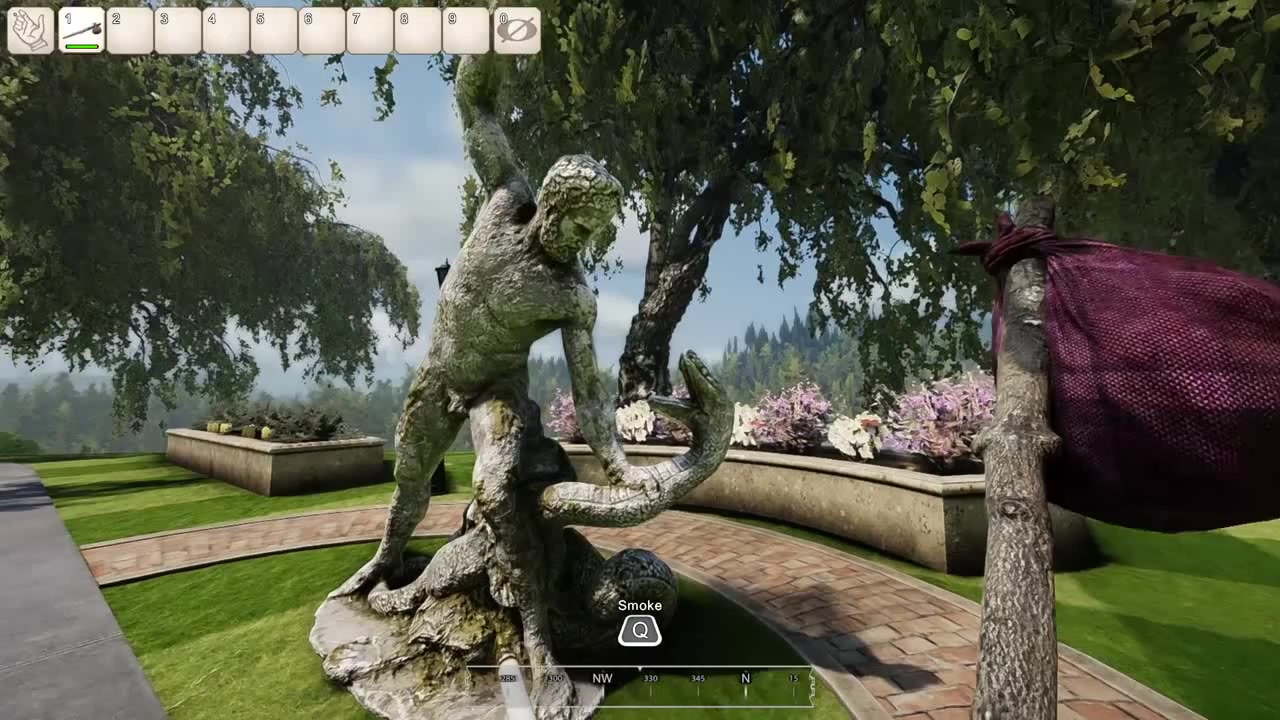Viewport: 1280px width, 720px height.
Task: Select the bare hand slot
Action: (x=31, y=30)
